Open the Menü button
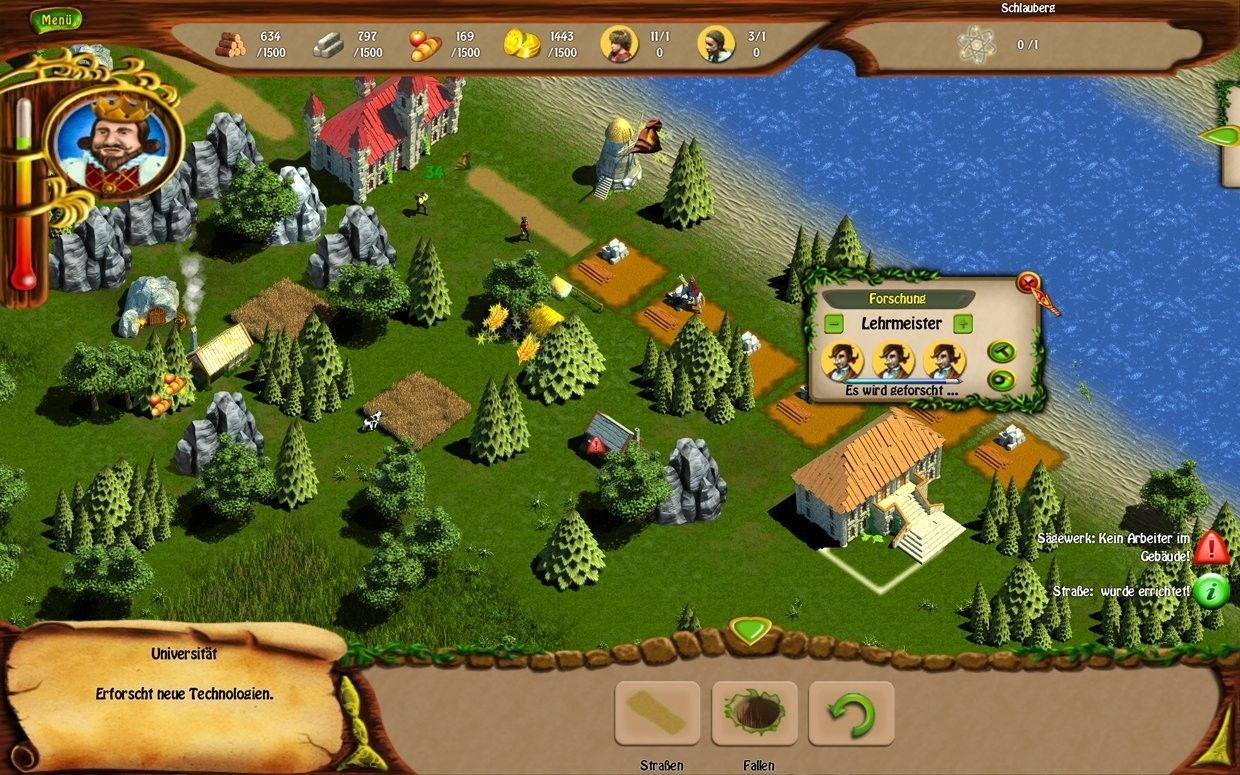 click(55, 20)
